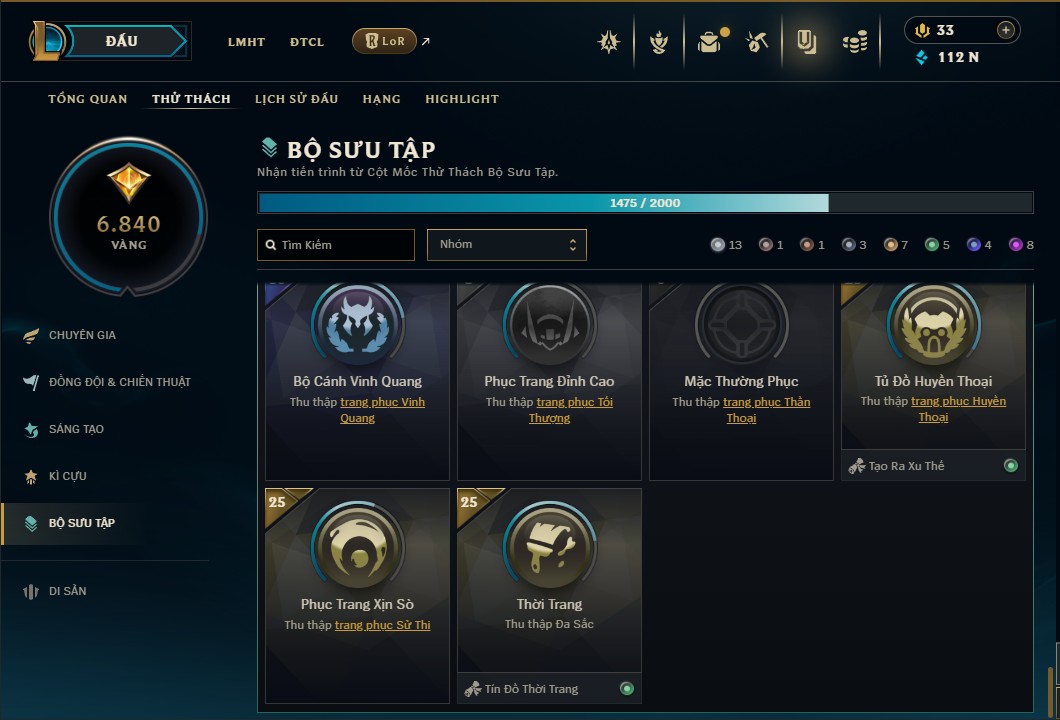Launch the LoR button
Viewport: 1060px width, 720px height.
(x=384, y=41)
